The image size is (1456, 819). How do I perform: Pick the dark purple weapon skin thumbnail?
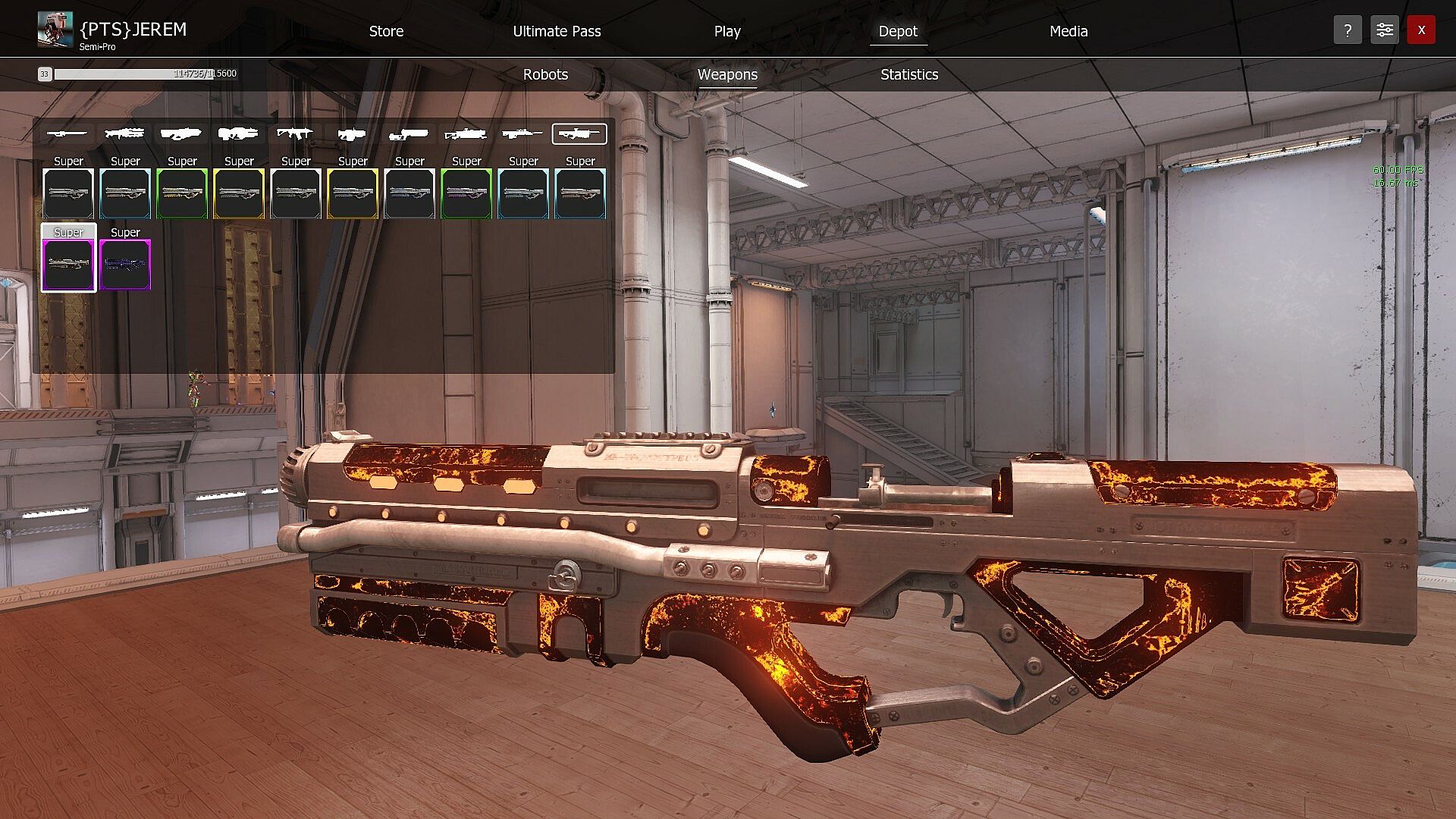pos(125,265)
